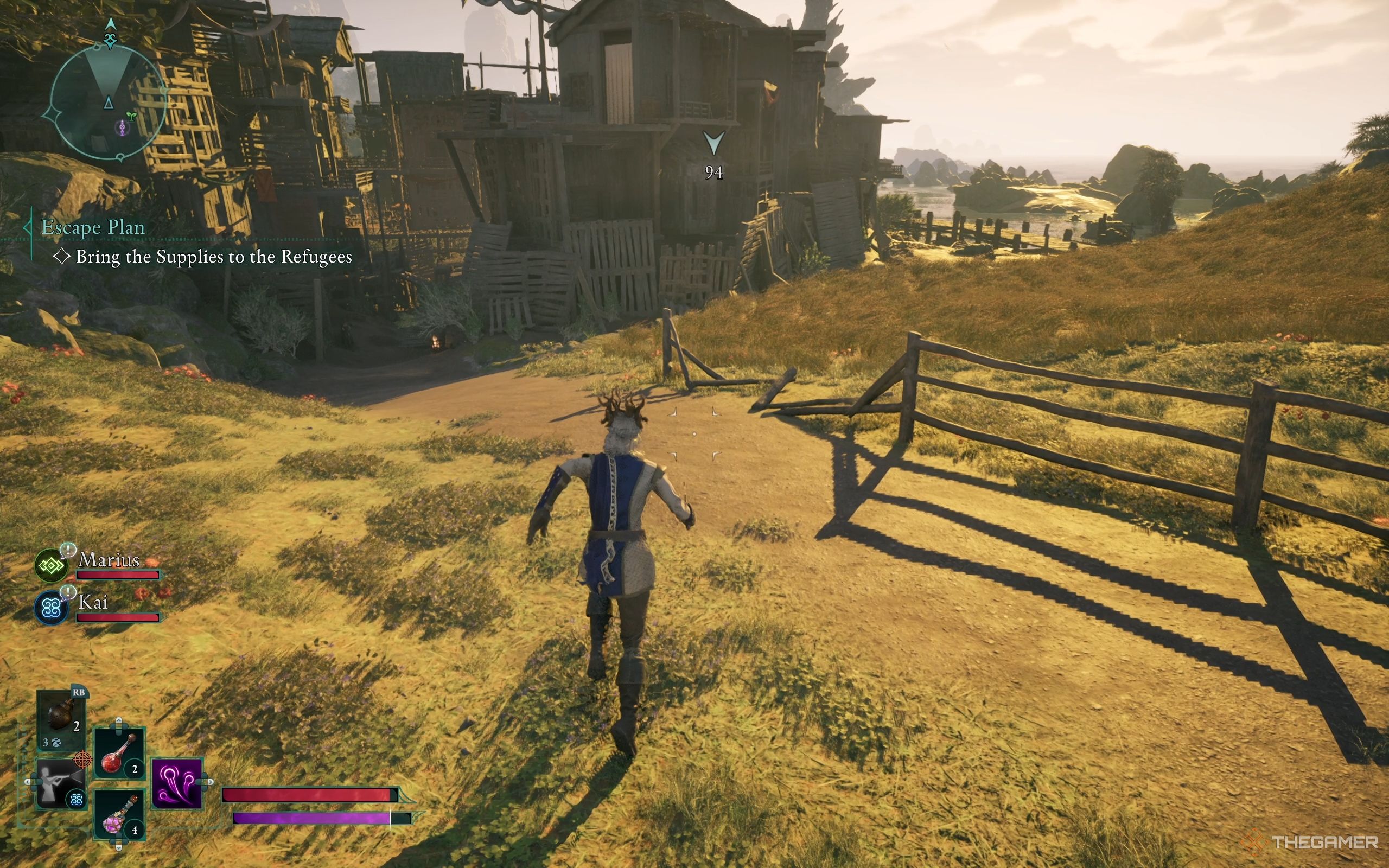This screenshot has height=868, width=1389.
Task: Activate the purple swirling wisps ability
Action: 177,783
